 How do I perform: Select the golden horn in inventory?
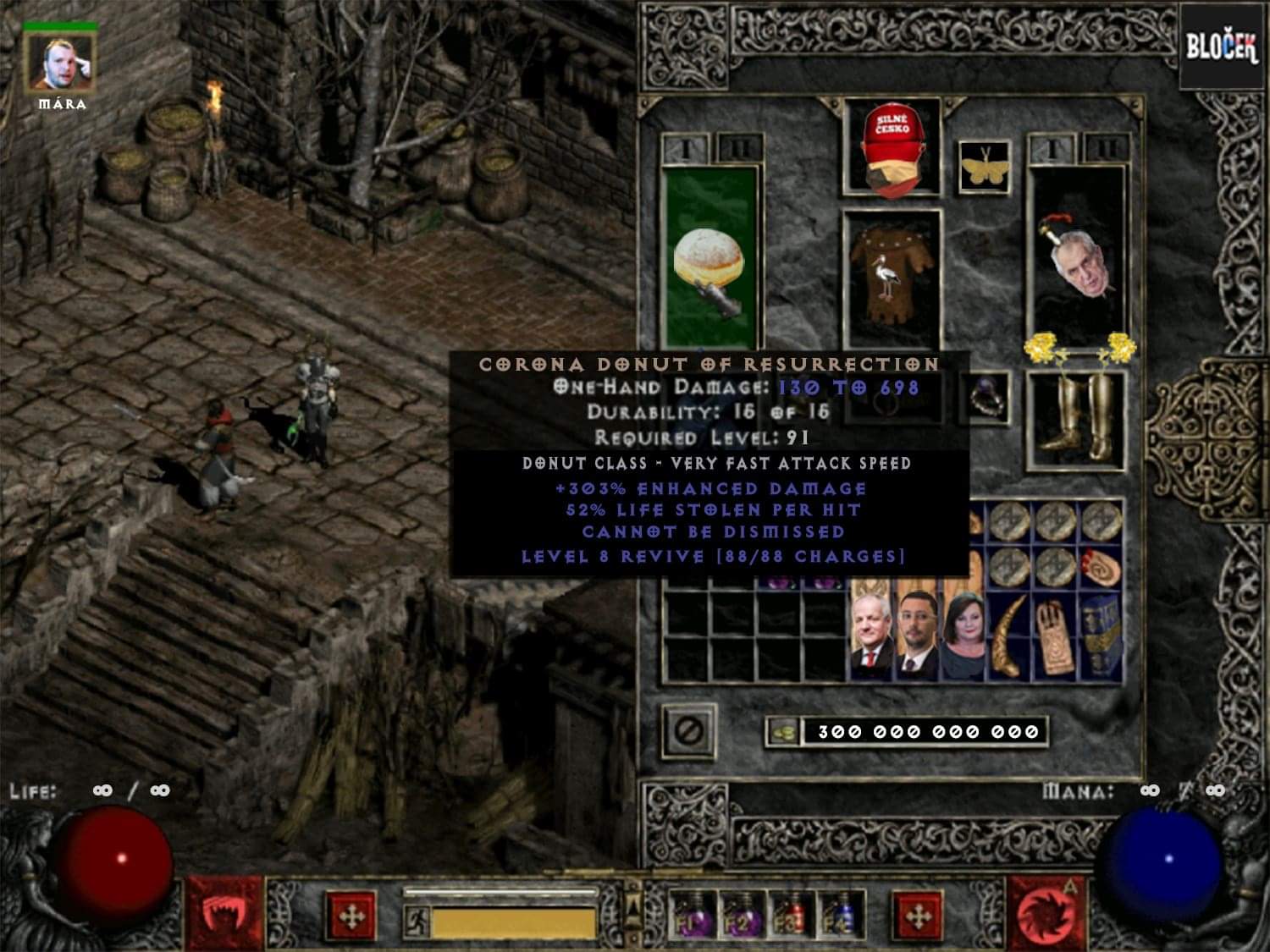1008,636
